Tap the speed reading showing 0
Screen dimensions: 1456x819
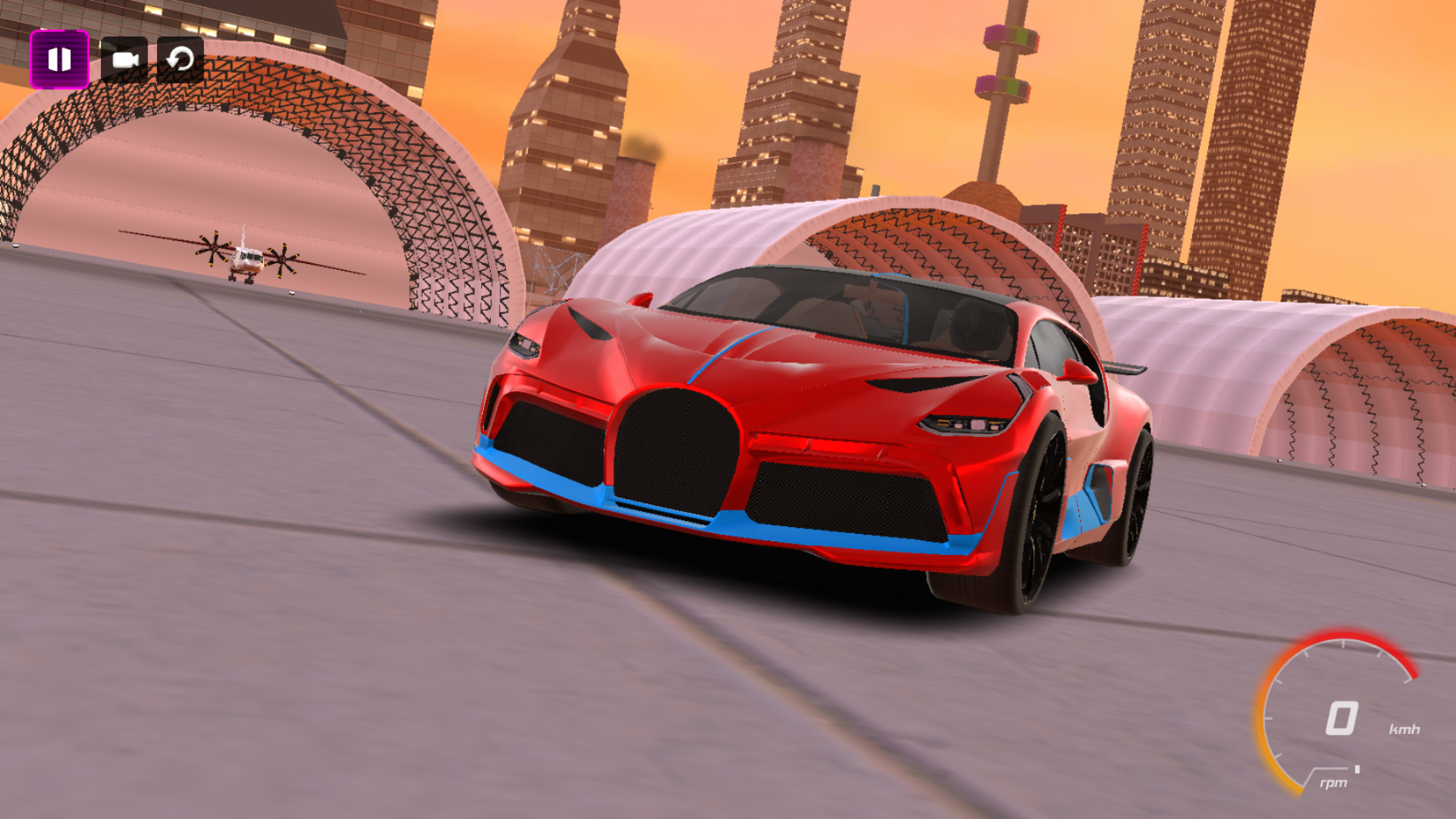pos(1340,718)
